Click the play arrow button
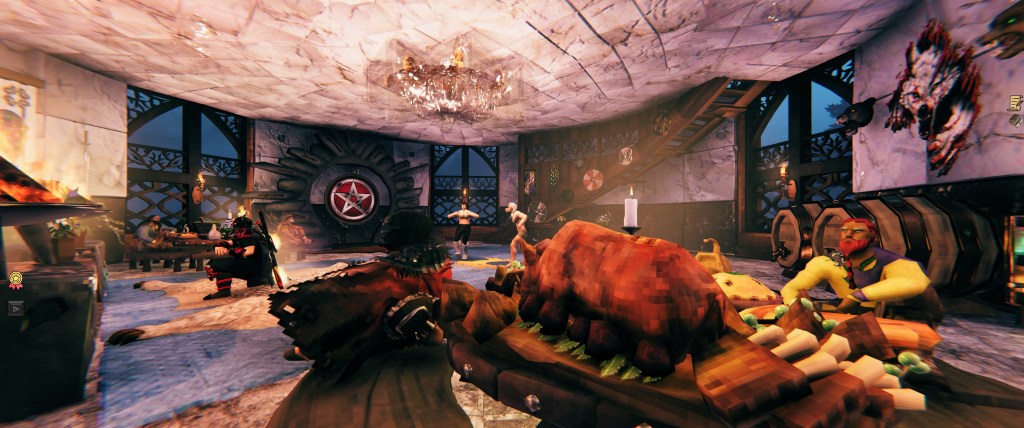Image resolution: width=1024 pixels, height=428 pixels. click(x=15, y=308)
